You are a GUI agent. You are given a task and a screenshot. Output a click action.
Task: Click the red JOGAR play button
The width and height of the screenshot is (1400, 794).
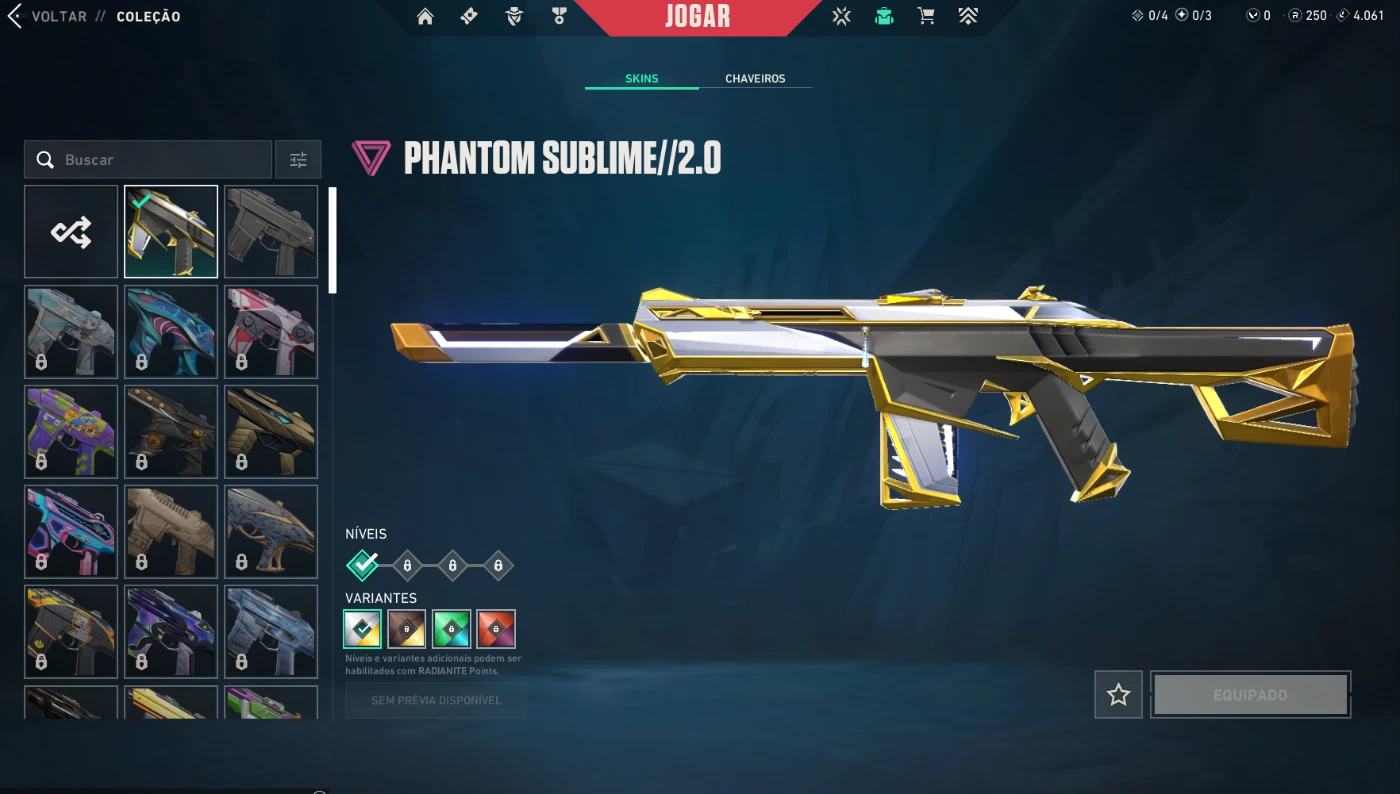pyautogui.click(x=697, y=16)
